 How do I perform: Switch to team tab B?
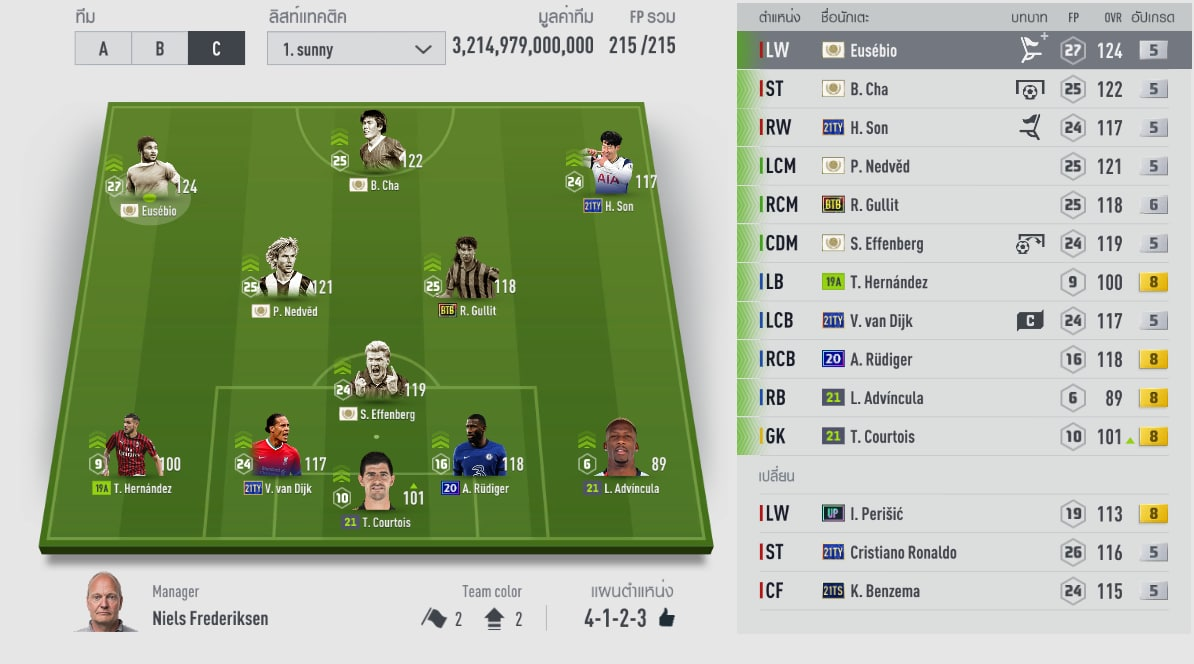(159, 48)
